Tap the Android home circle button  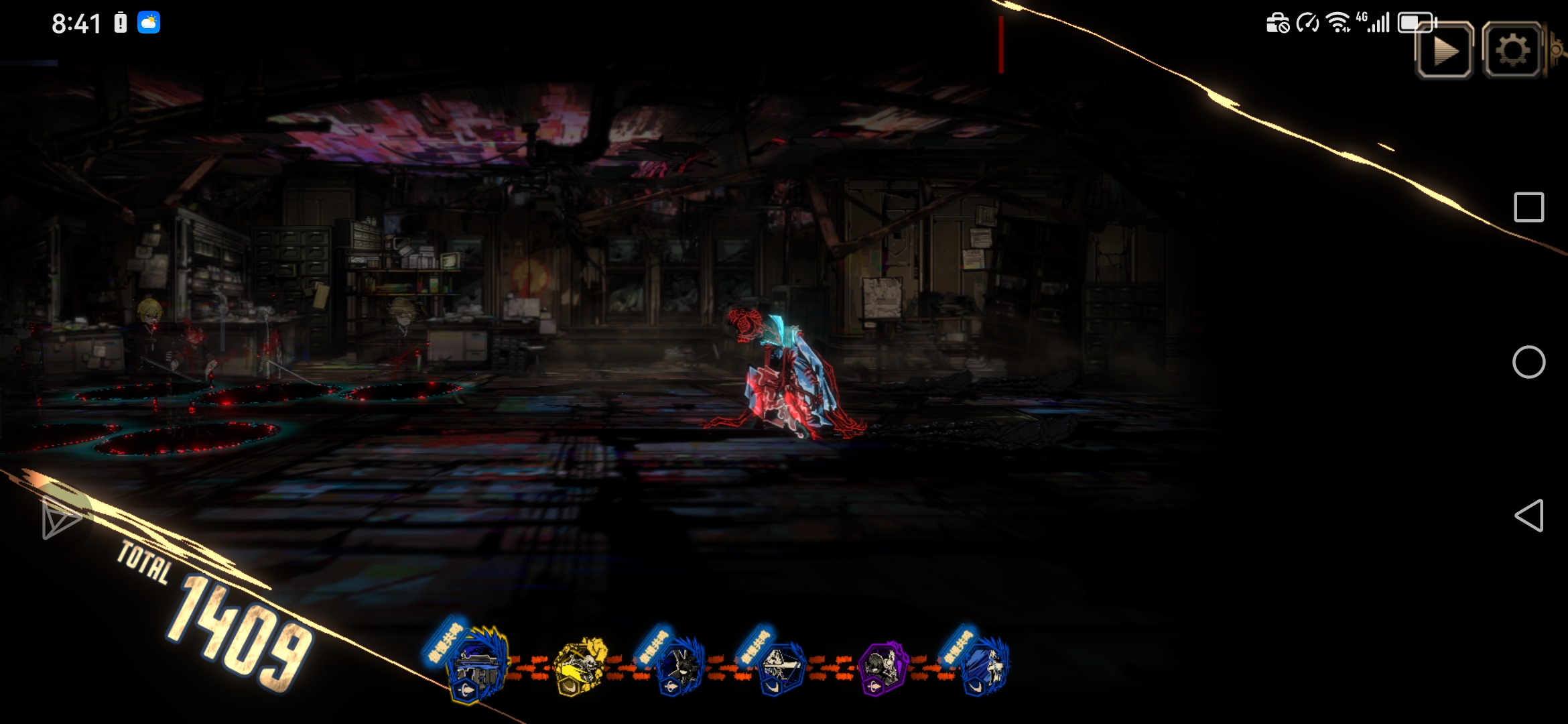coord(1528,363)
